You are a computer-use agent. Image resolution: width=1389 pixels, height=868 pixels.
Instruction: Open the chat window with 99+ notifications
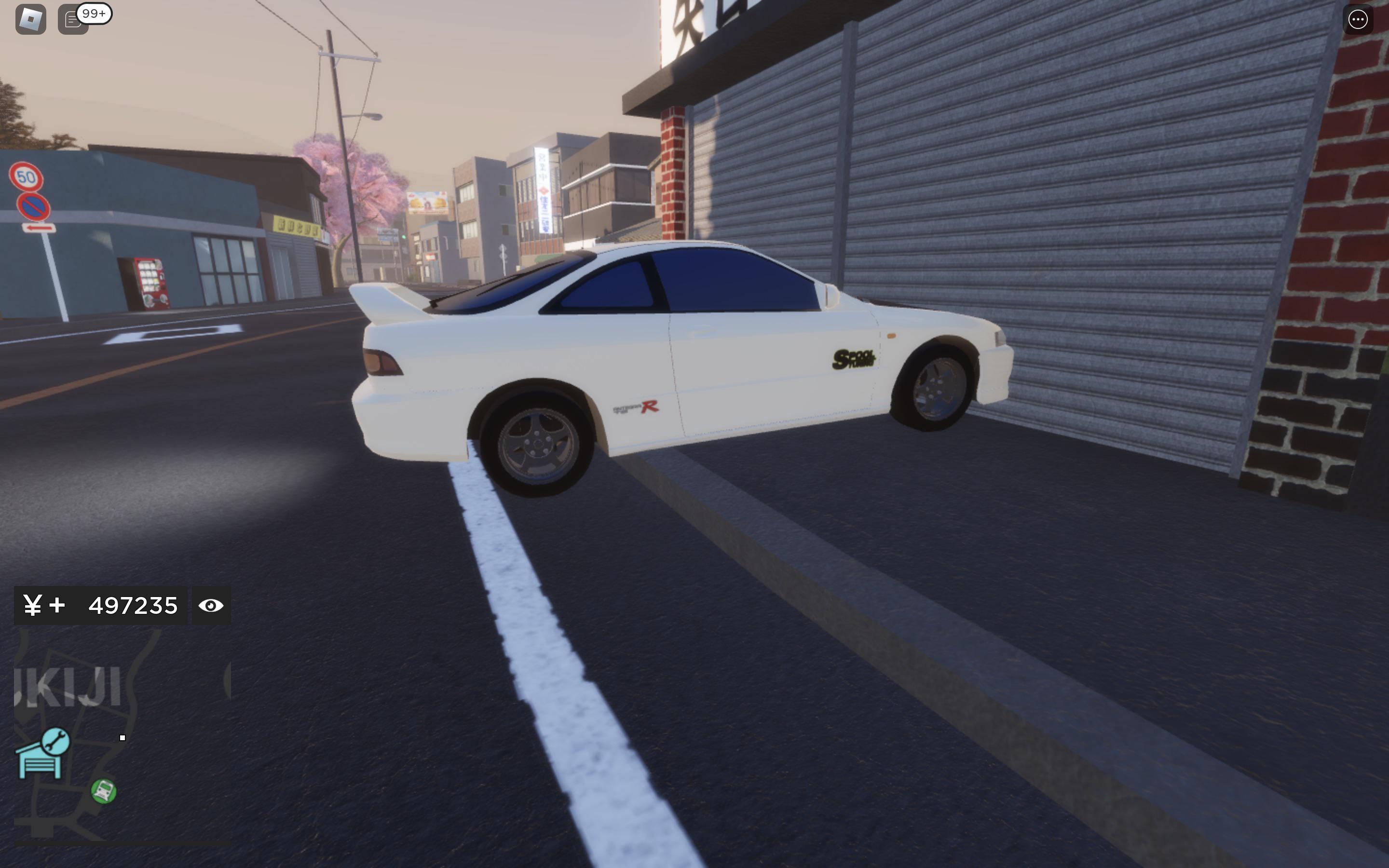(x=72, y=19)
